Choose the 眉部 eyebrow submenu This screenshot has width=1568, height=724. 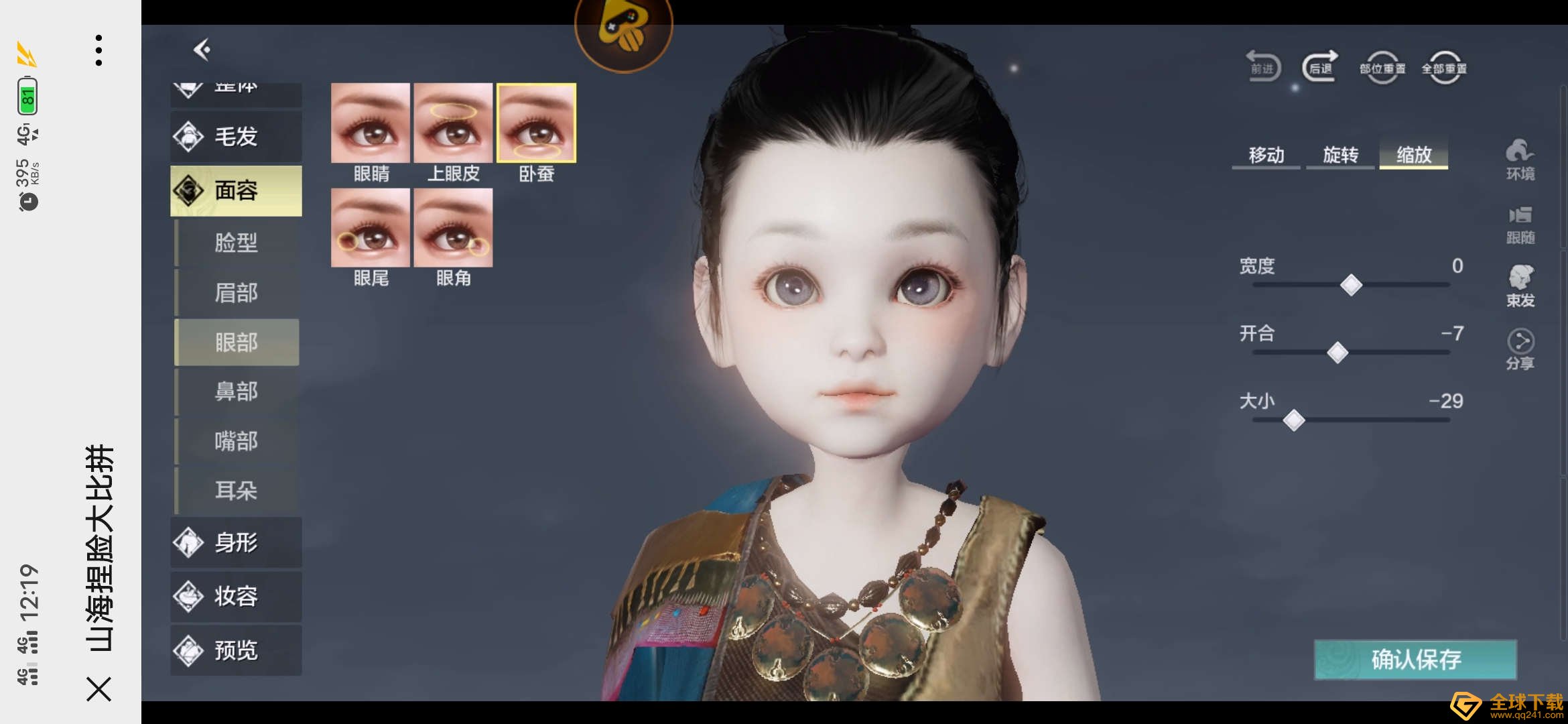pyautogui.click(x=236, y=292)
